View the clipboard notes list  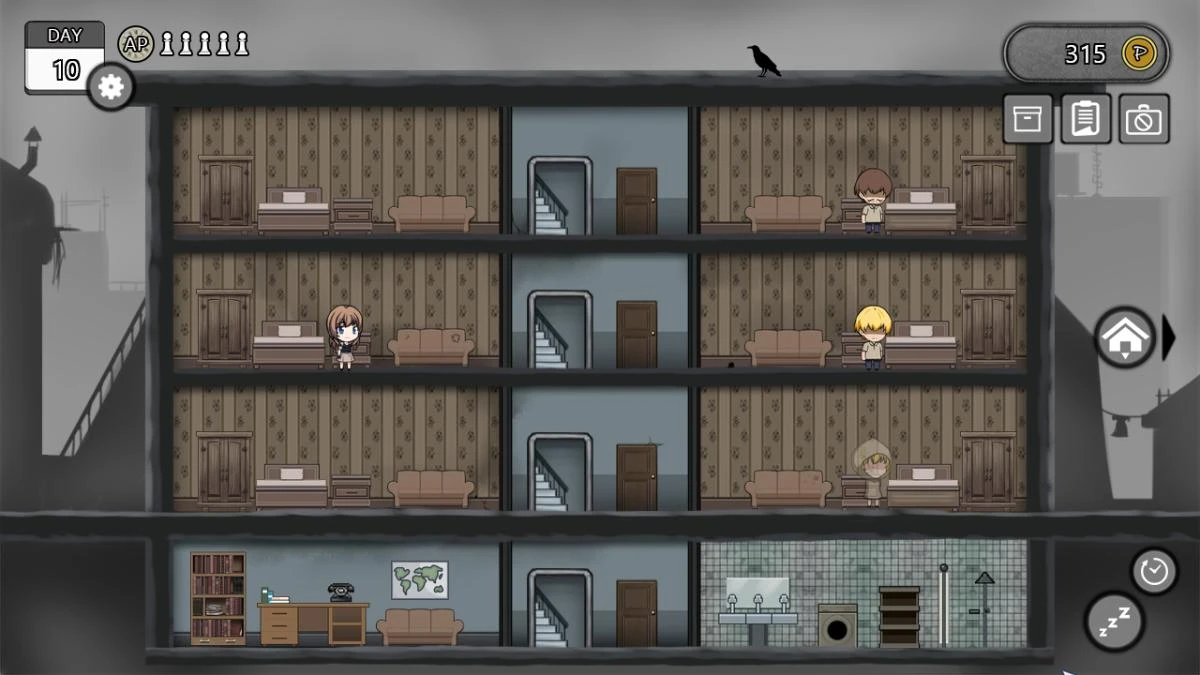(x=1085, y=119)
